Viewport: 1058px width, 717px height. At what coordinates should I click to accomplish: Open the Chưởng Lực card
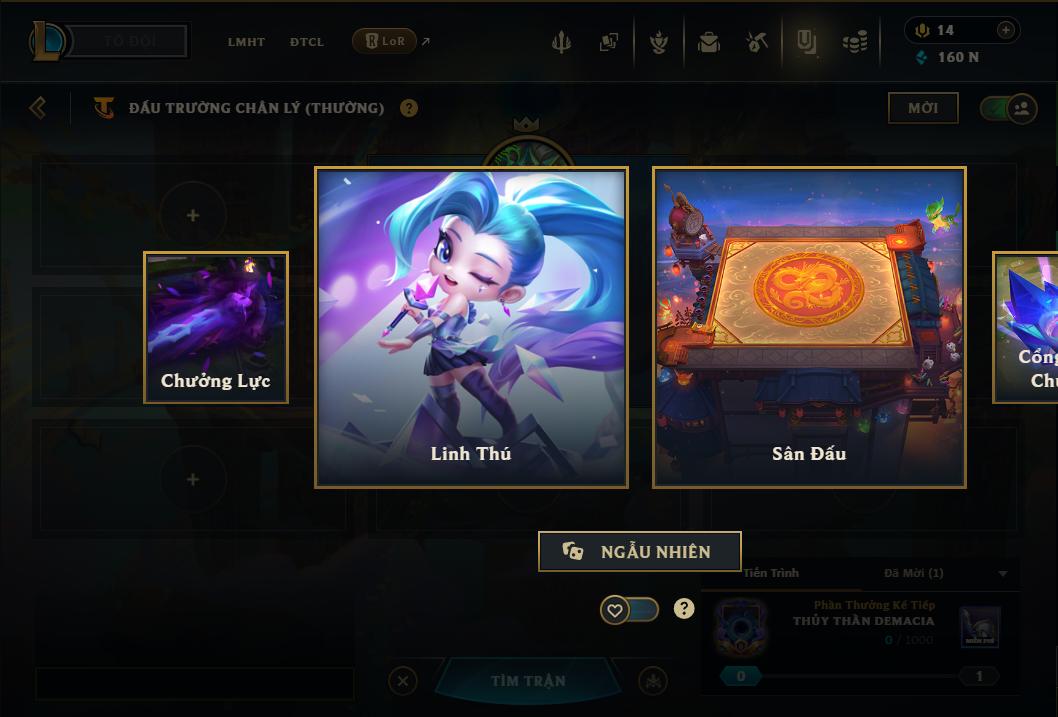point(216,327)
